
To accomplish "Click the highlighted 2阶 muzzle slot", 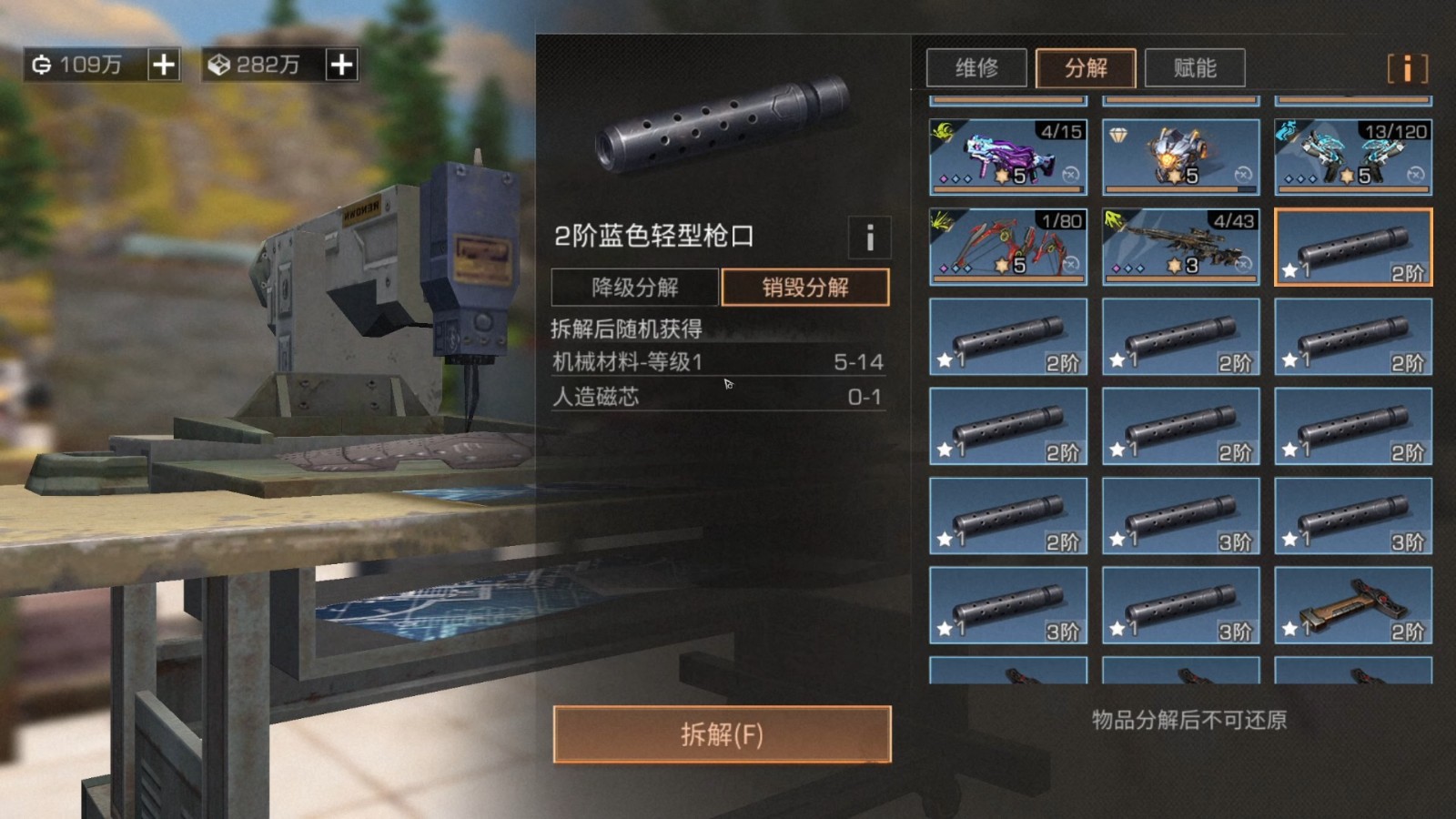I will [1353, 247].
